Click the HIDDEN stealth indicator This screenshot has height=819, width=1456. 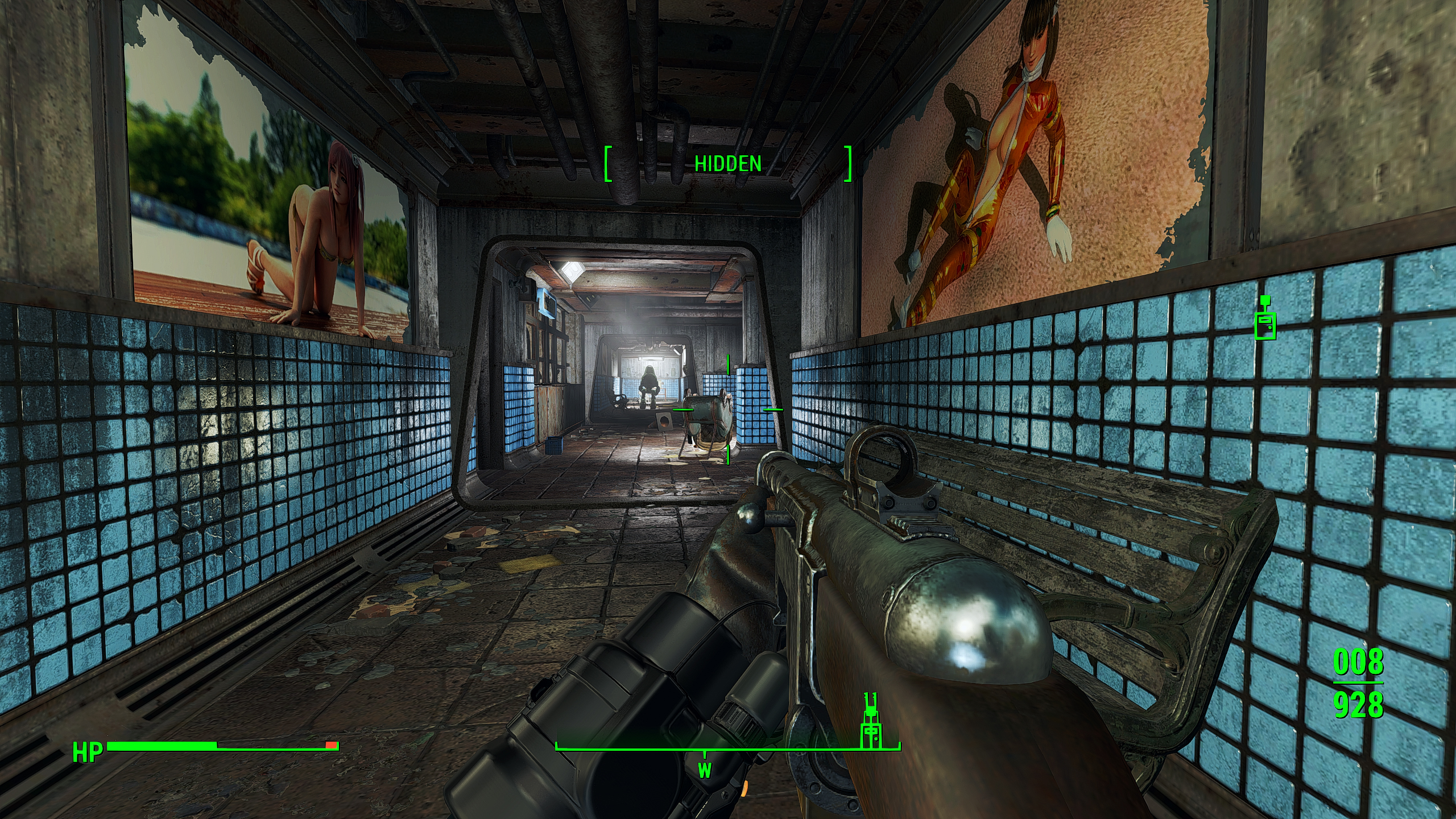pyautogui.click(x=728, y=164)
